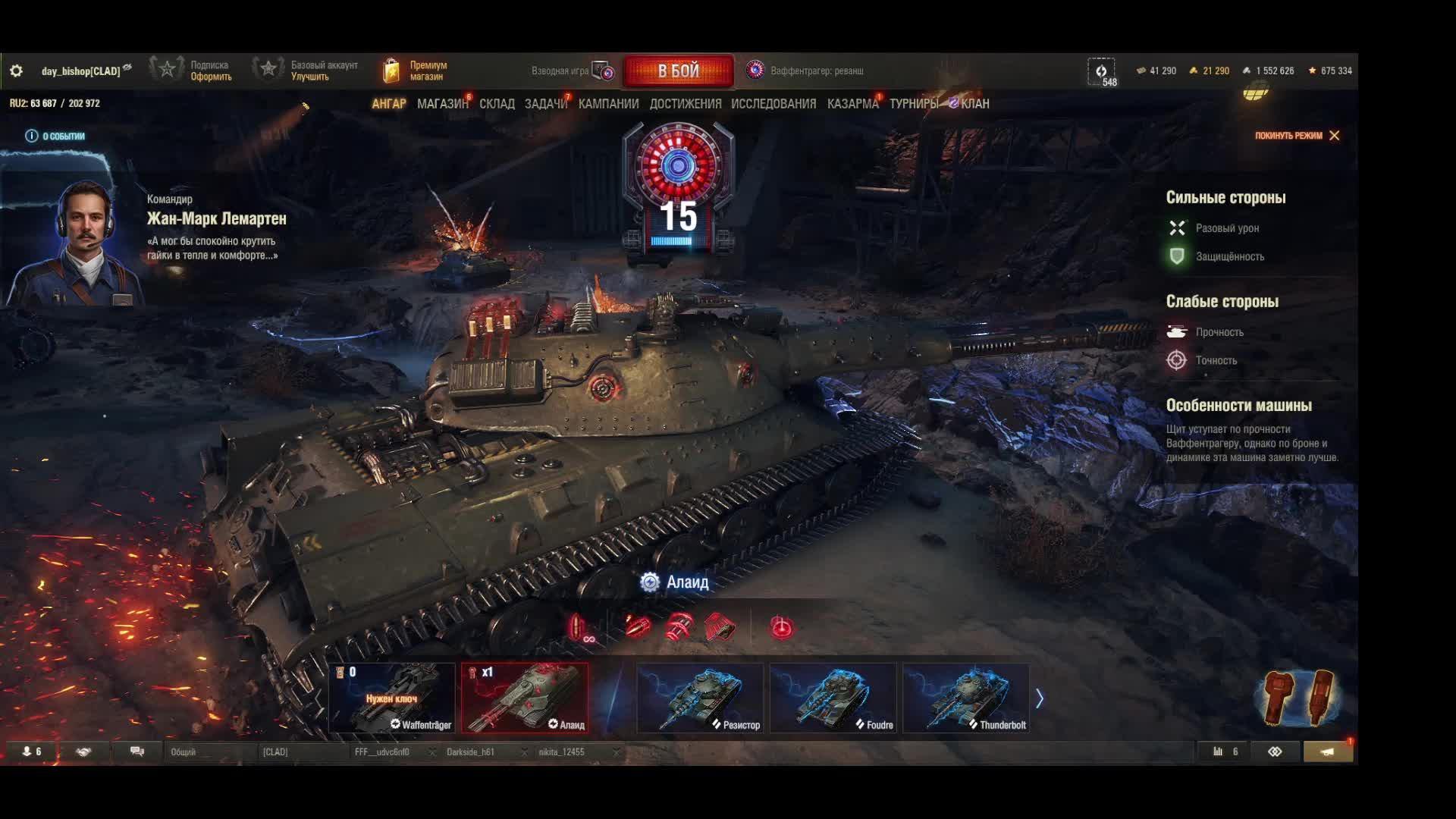Open the О СОБЫТИИ event info
Screen dimensions: 1456x819
coord(55,136)
